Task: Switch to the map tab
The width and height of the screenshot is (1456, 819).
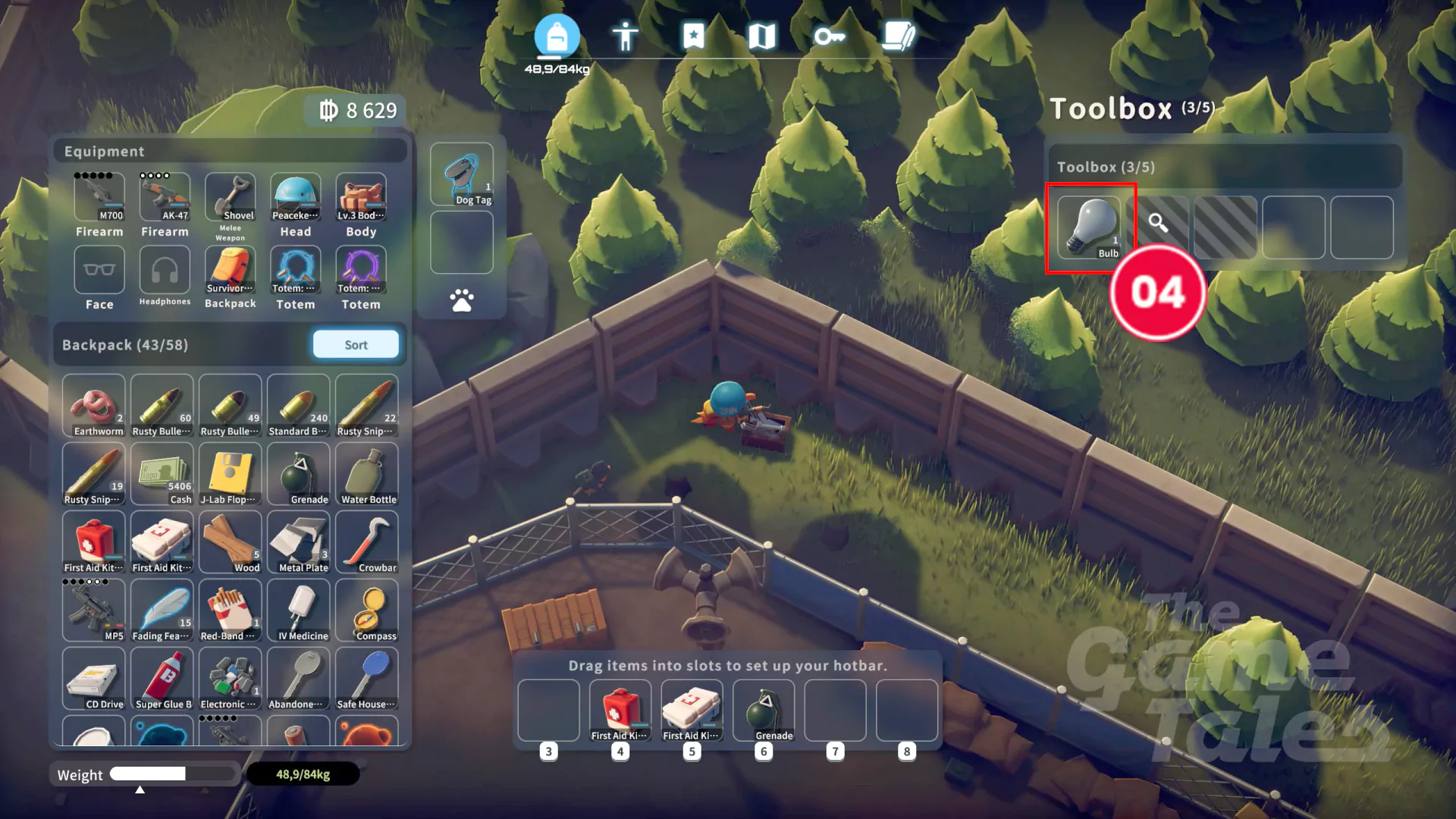Action: 761,36
